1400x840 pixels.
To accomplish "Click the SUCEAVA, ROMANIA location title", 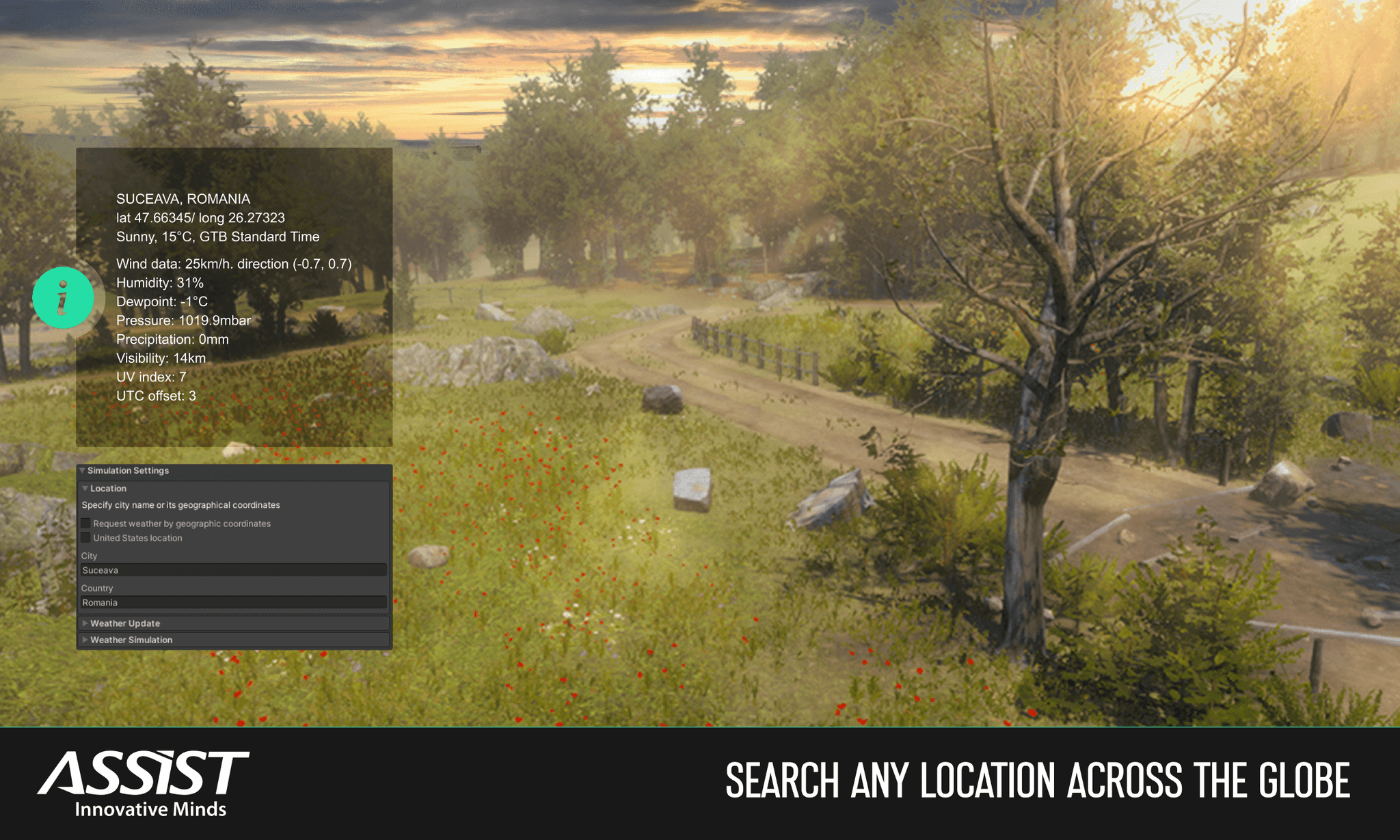I will (x=183, y=198).
